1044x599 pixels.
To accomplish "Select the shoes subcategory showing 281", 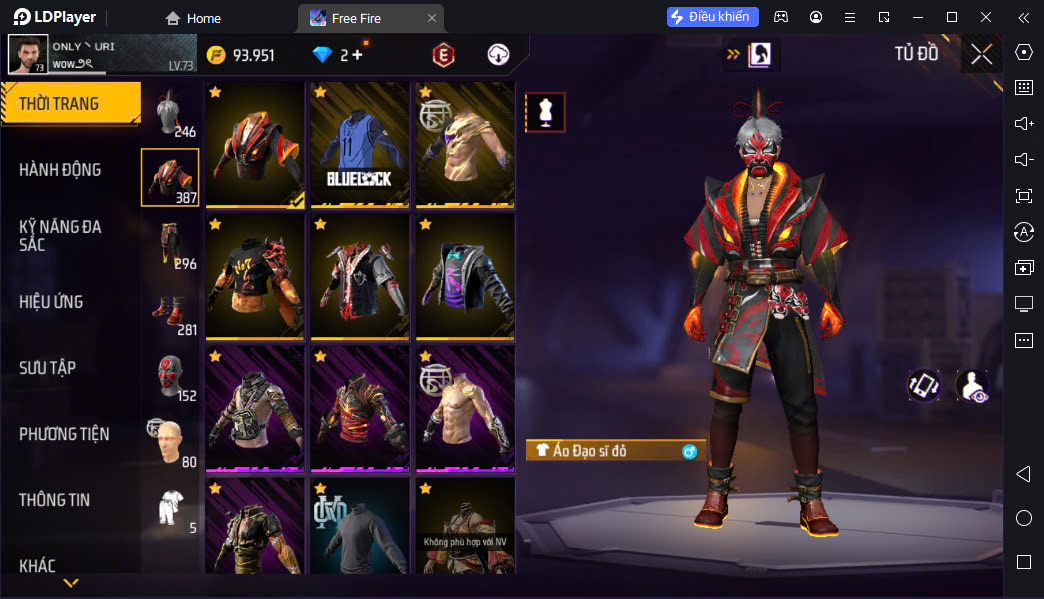I will 171,310.
